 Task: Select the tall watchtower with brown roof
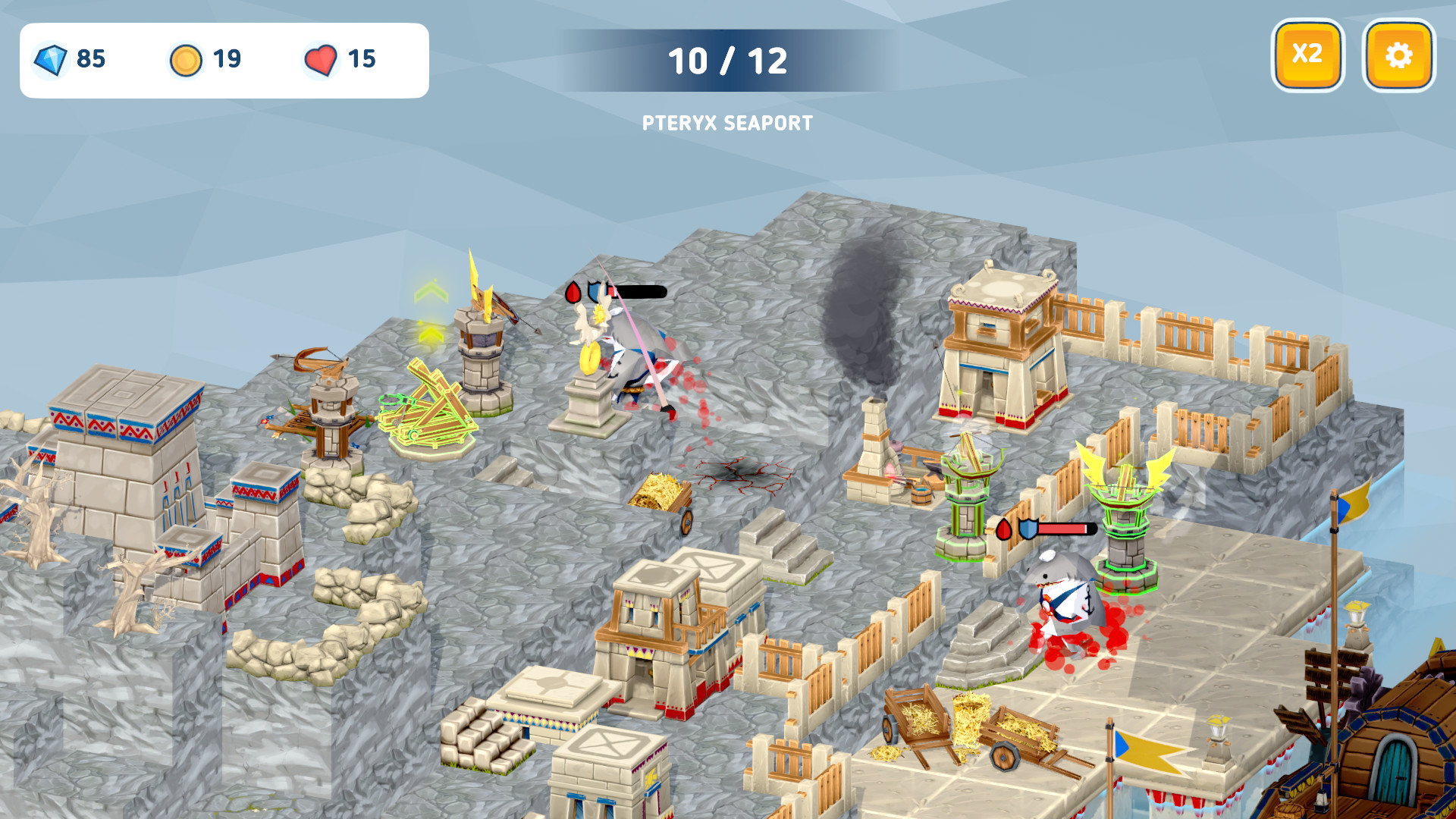pos(996,341)
